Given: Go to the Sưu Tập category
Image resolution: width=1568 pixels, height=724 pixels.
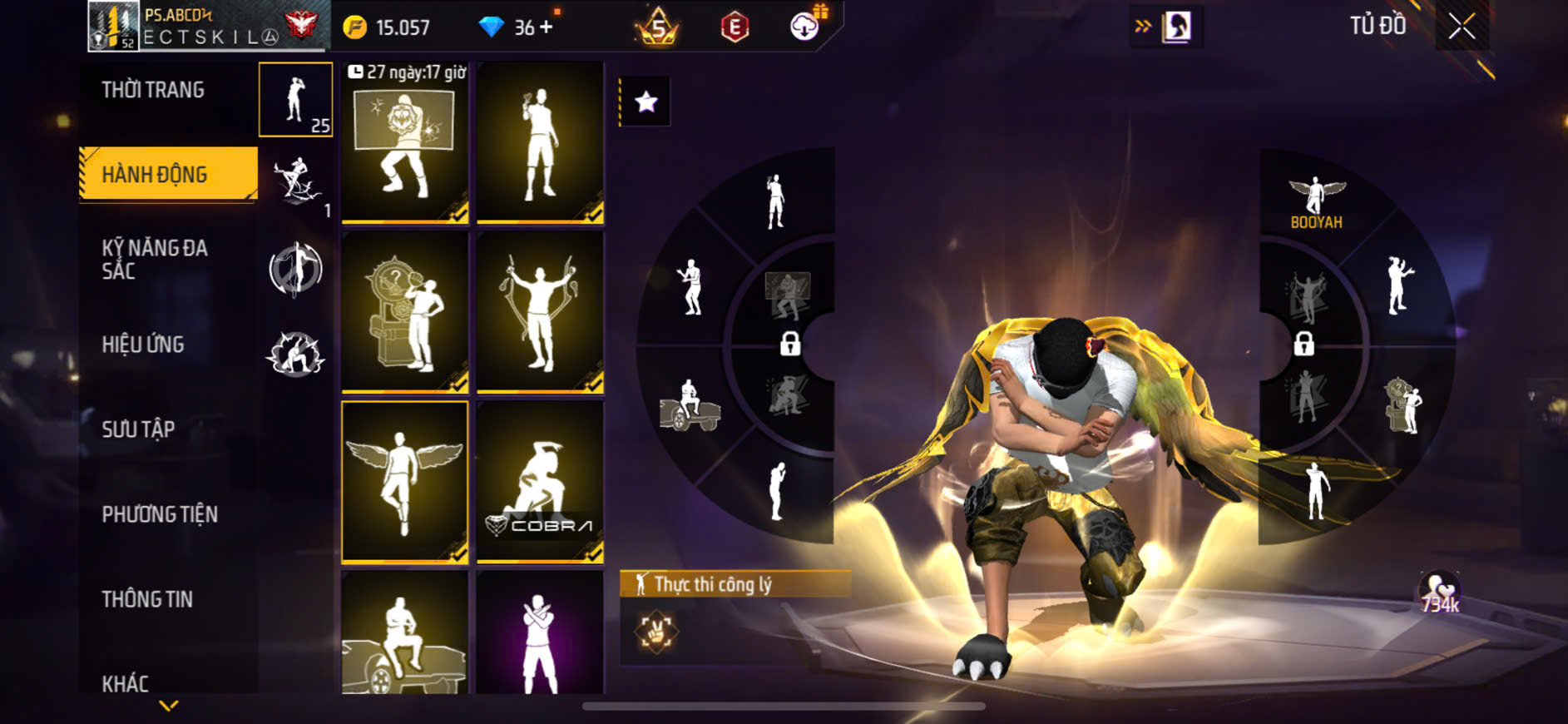Looking at the screenshot, I should point(138,429).
